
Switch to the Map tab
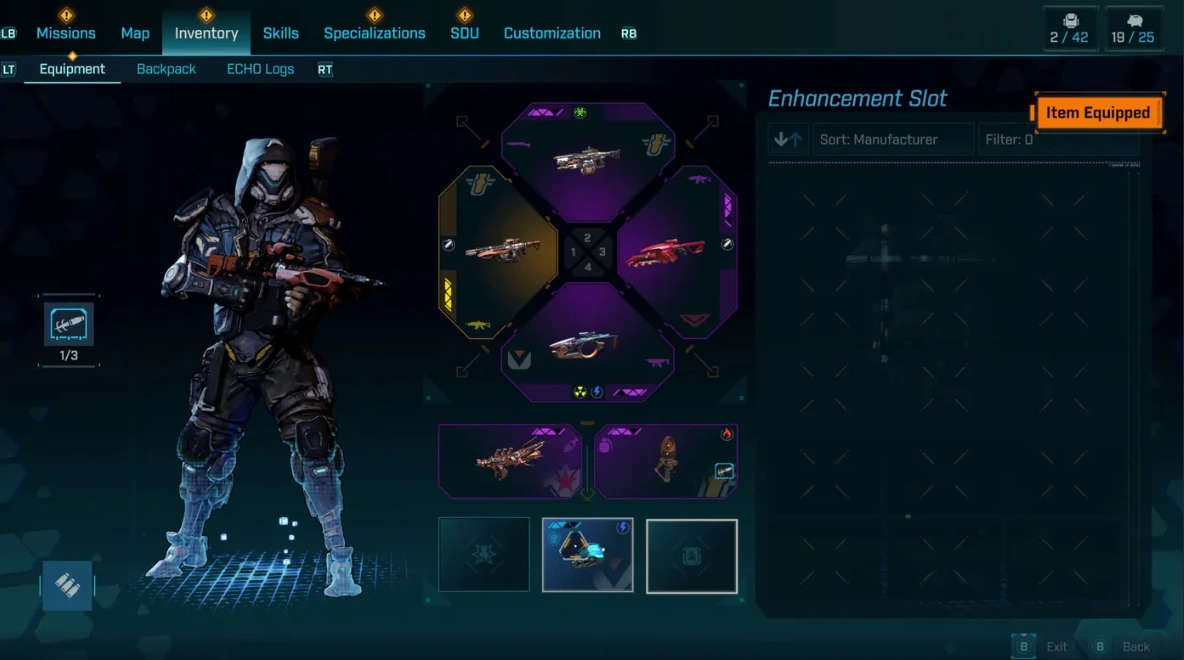[x=135, y=33]
